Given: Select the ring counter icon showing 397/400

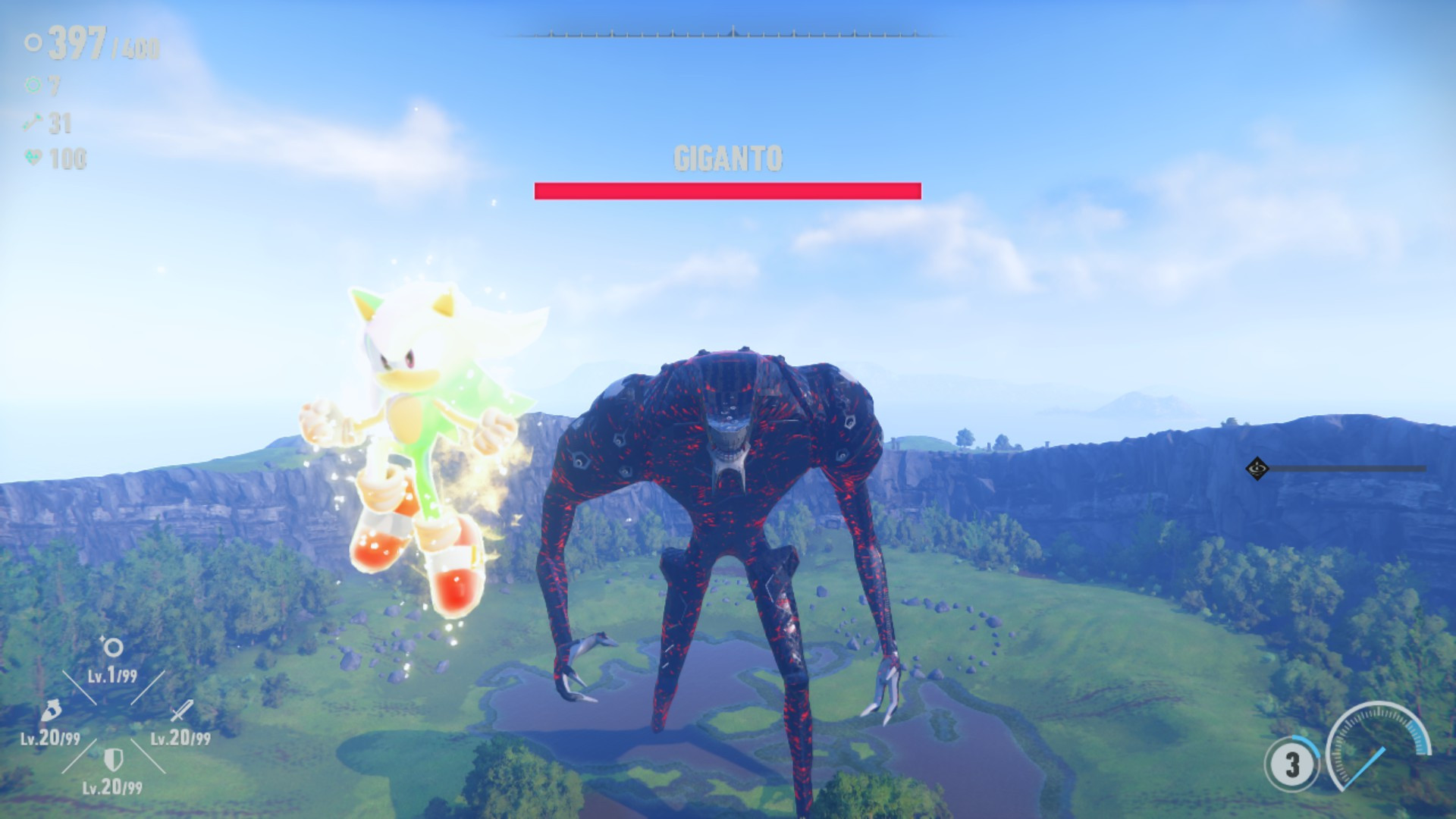Looking at the screenshot, I should coord(32,44).
